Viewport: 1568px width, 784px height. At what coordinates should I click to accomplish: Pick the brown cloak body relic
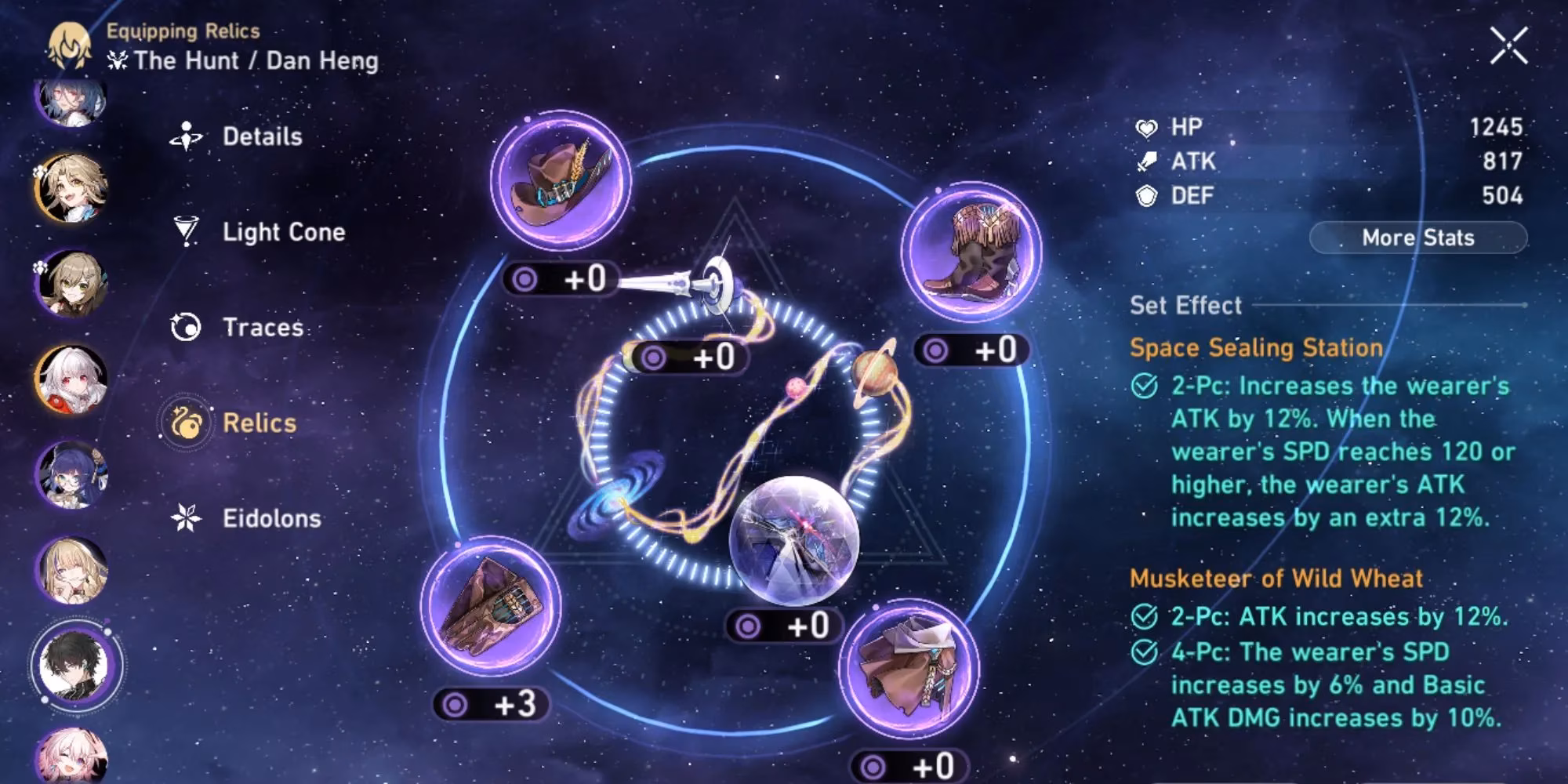(909, 669)
